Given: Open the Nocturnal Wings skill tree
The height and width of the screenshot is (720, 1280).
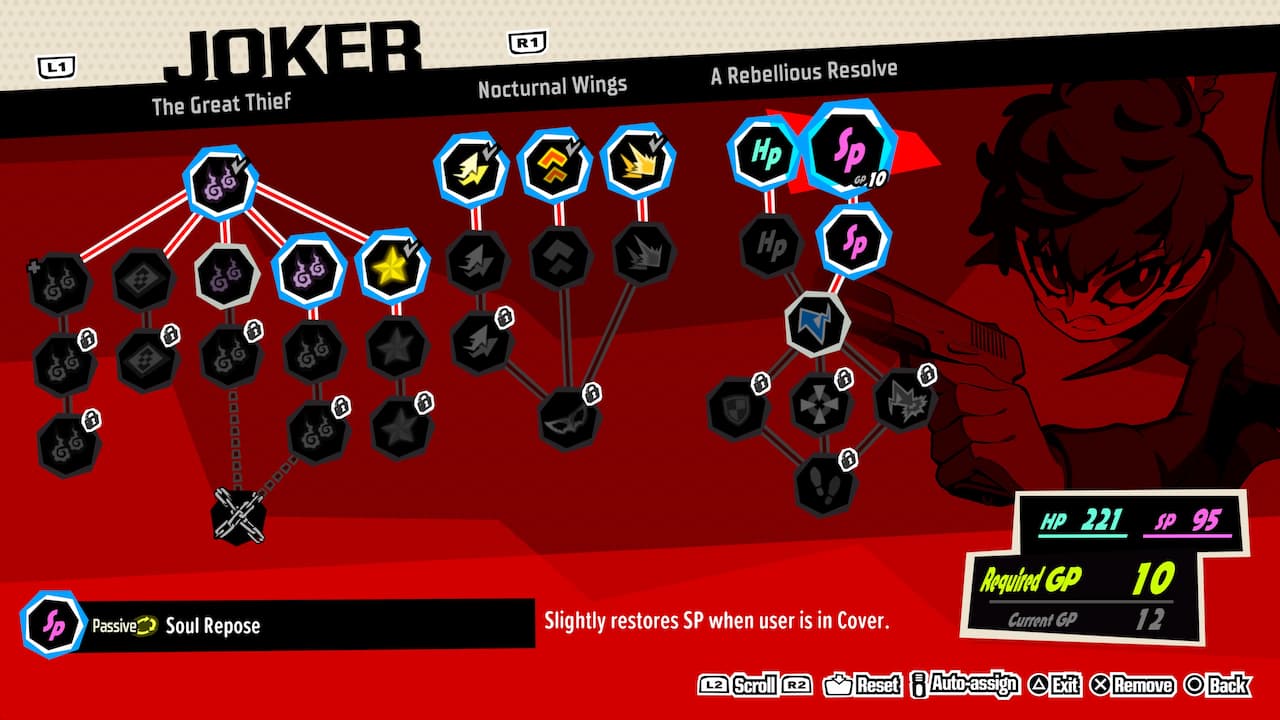Looking at the screenshot, I should (551, 85).
